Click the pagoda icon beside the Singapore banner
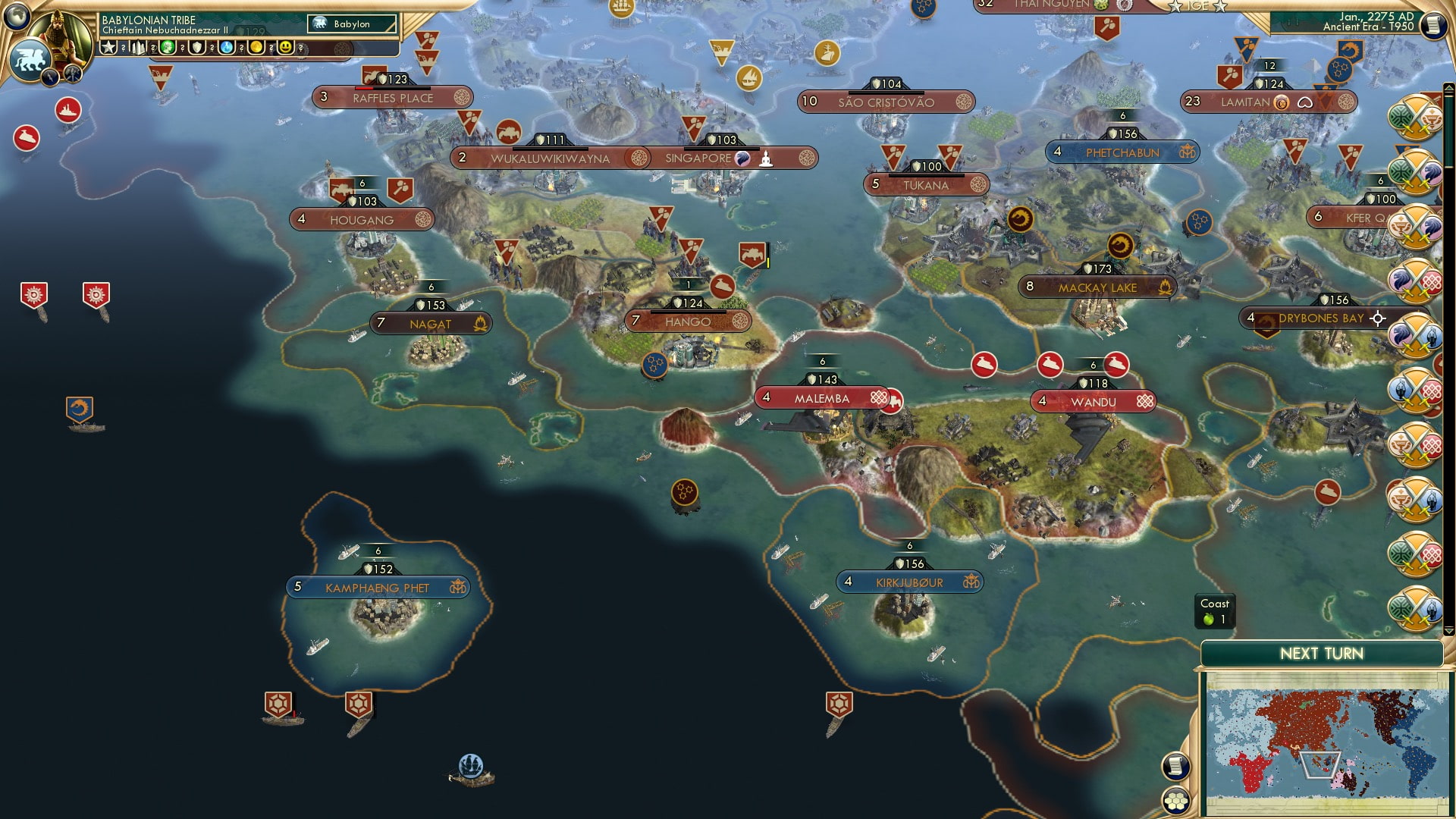Screen dimensions: 1456x819 tap(767, 158)
